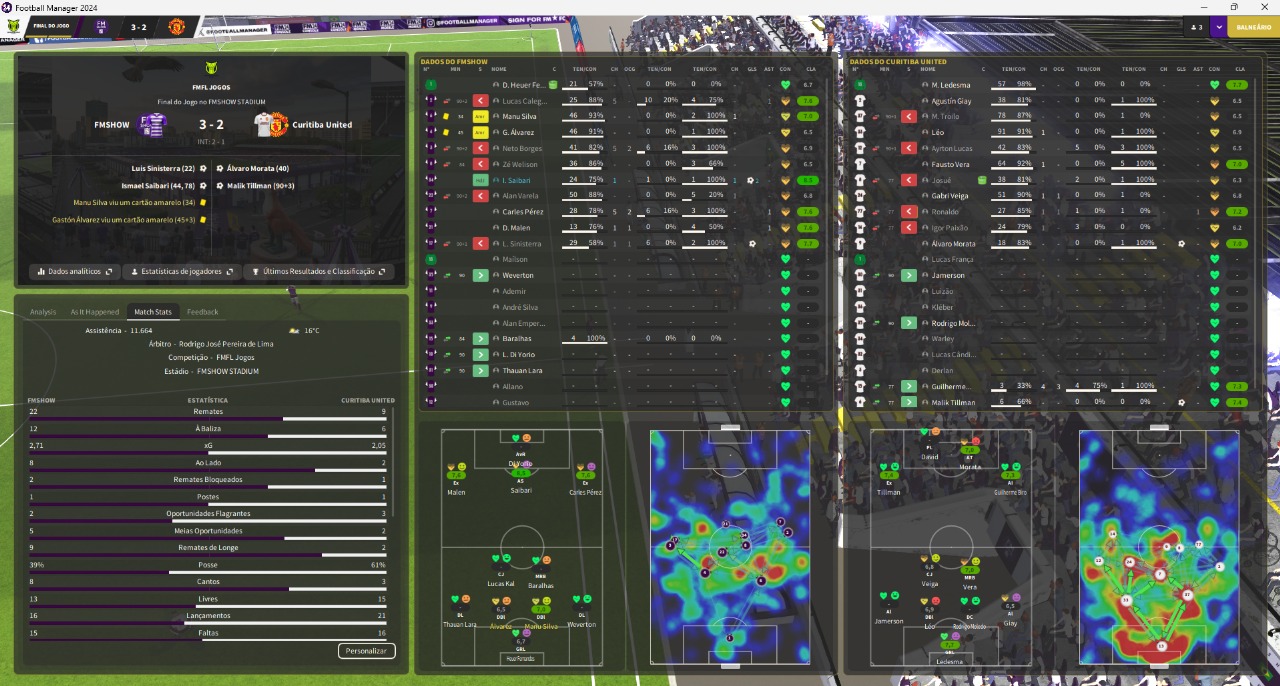Expand the purple dropdown arrow beside Balneário
This screenshot has width=1280, height=686.
1219,27
